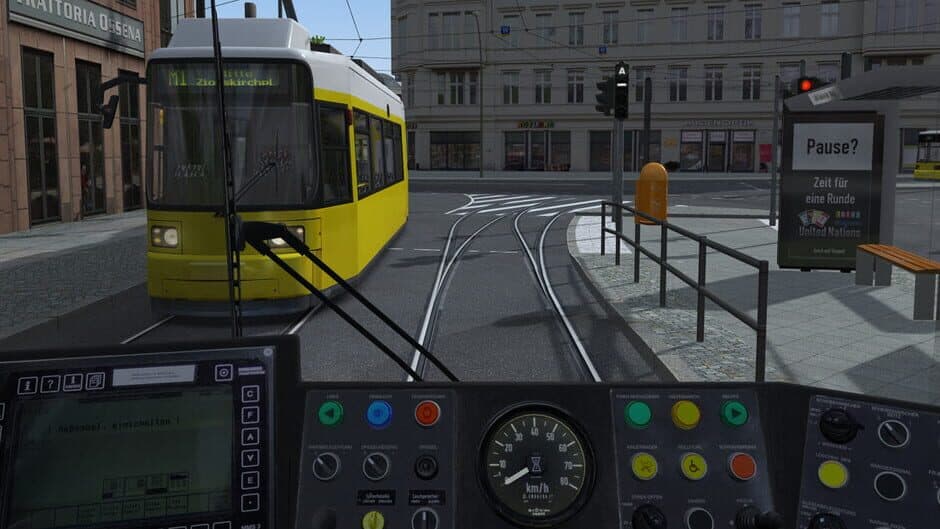Tap the C key on the display console
This screenshot has height=529, width=940.
250,393
